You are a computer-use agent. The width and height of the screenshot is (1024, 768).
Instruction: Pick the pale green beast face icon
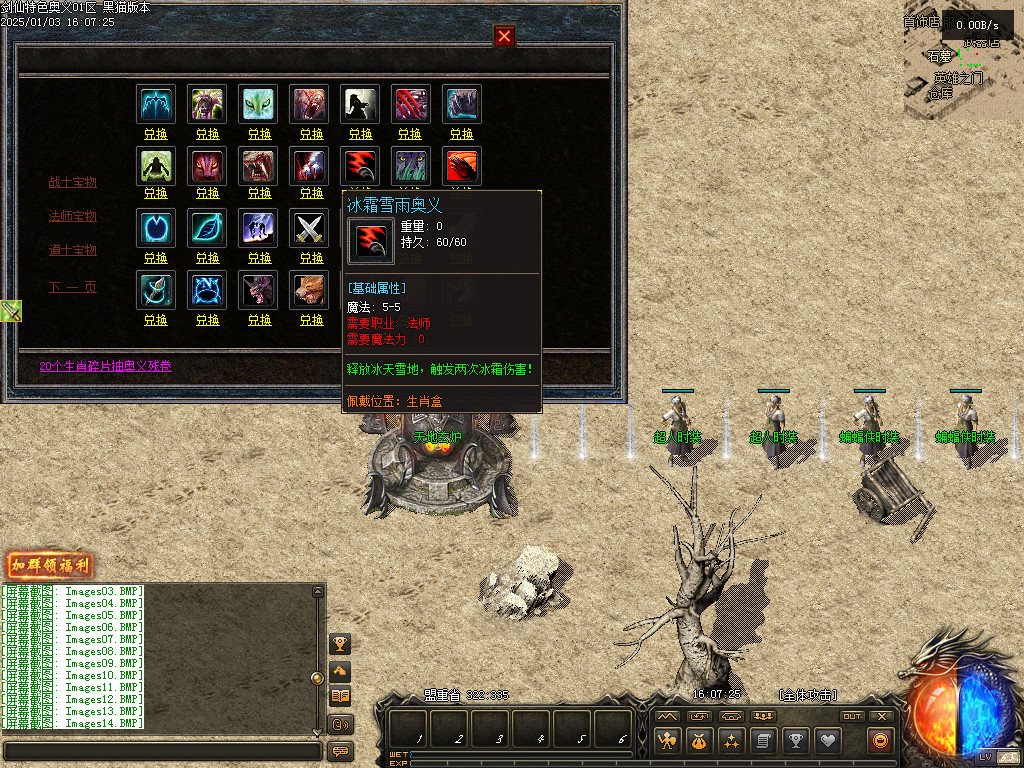click(258, 104)
